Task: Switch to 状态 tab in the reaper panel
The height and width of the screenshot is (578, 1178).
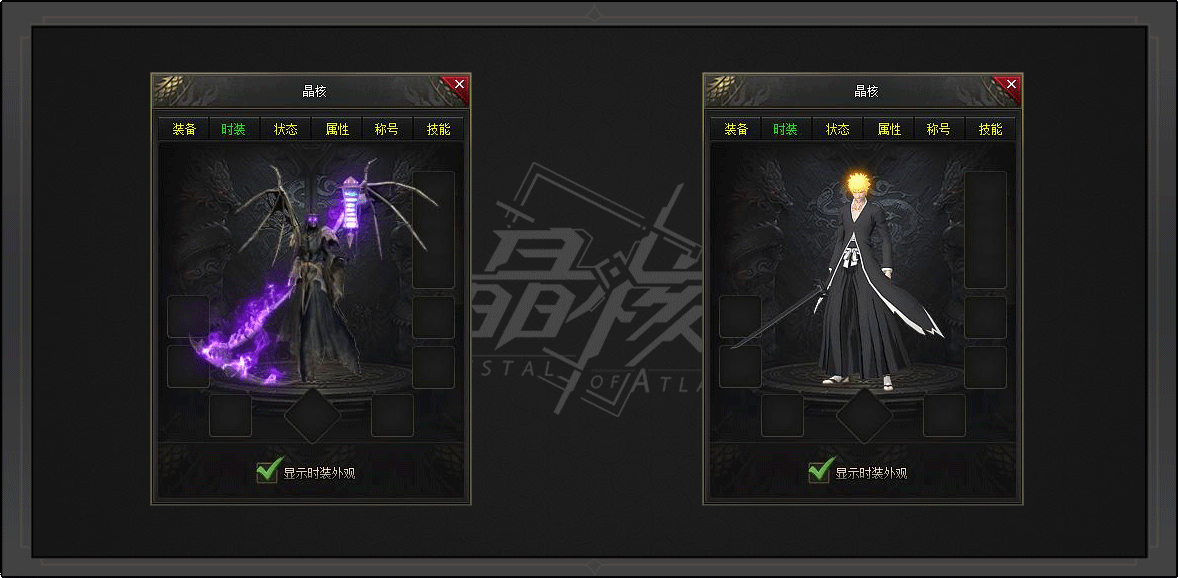Action: click(x=286, y=130)
